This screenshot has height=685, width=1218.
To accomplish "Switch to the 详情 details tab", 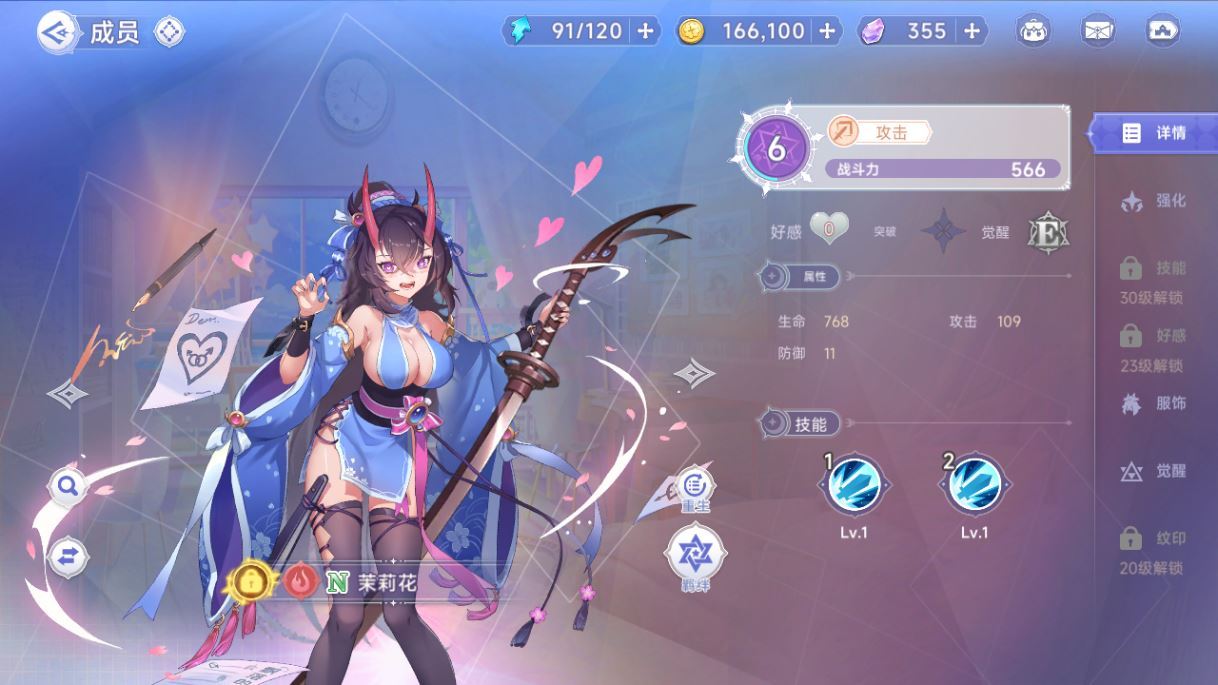I will (1154, 133).
